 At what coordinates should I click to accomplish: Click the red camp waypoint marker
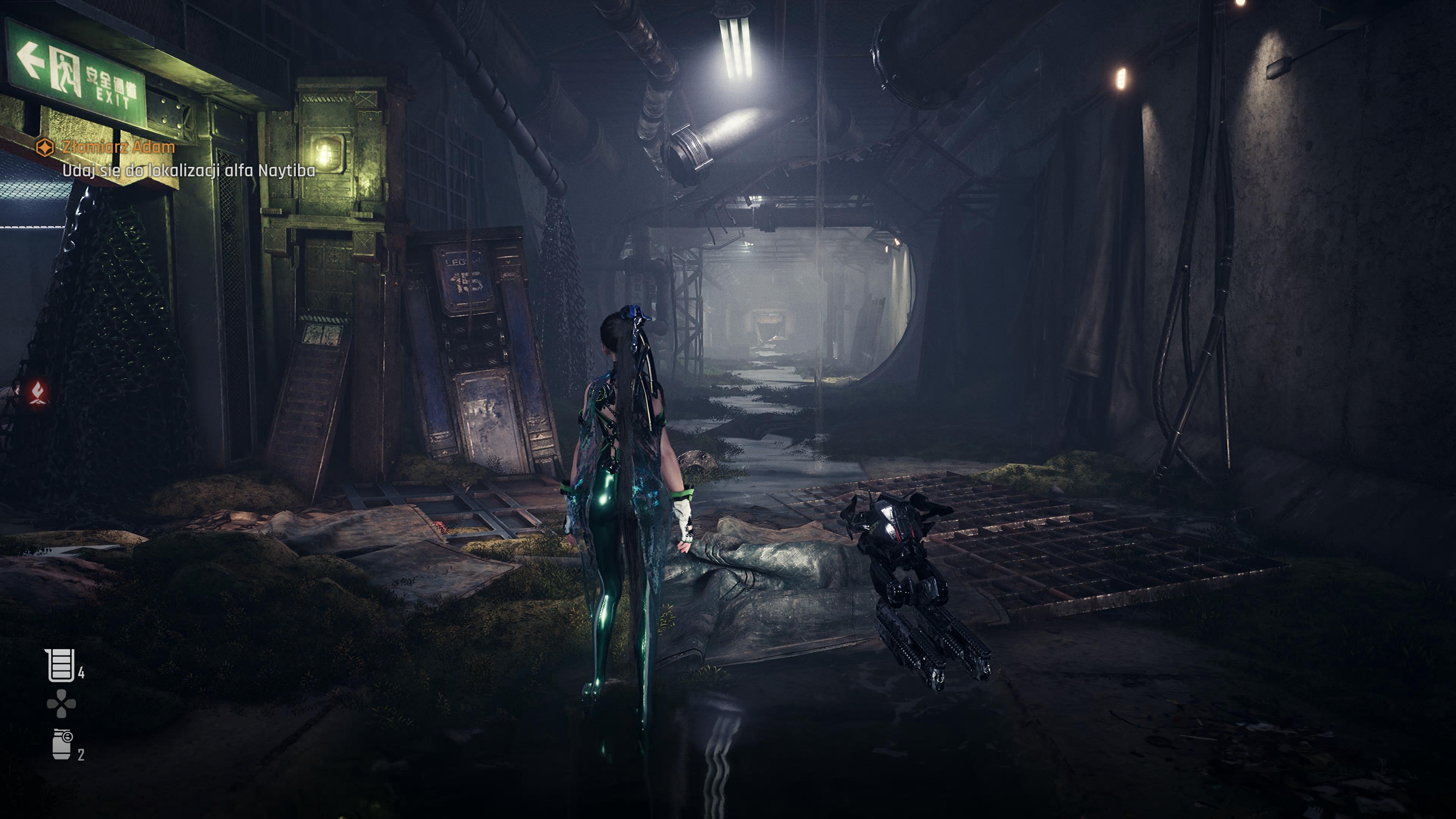coord(38,392)
